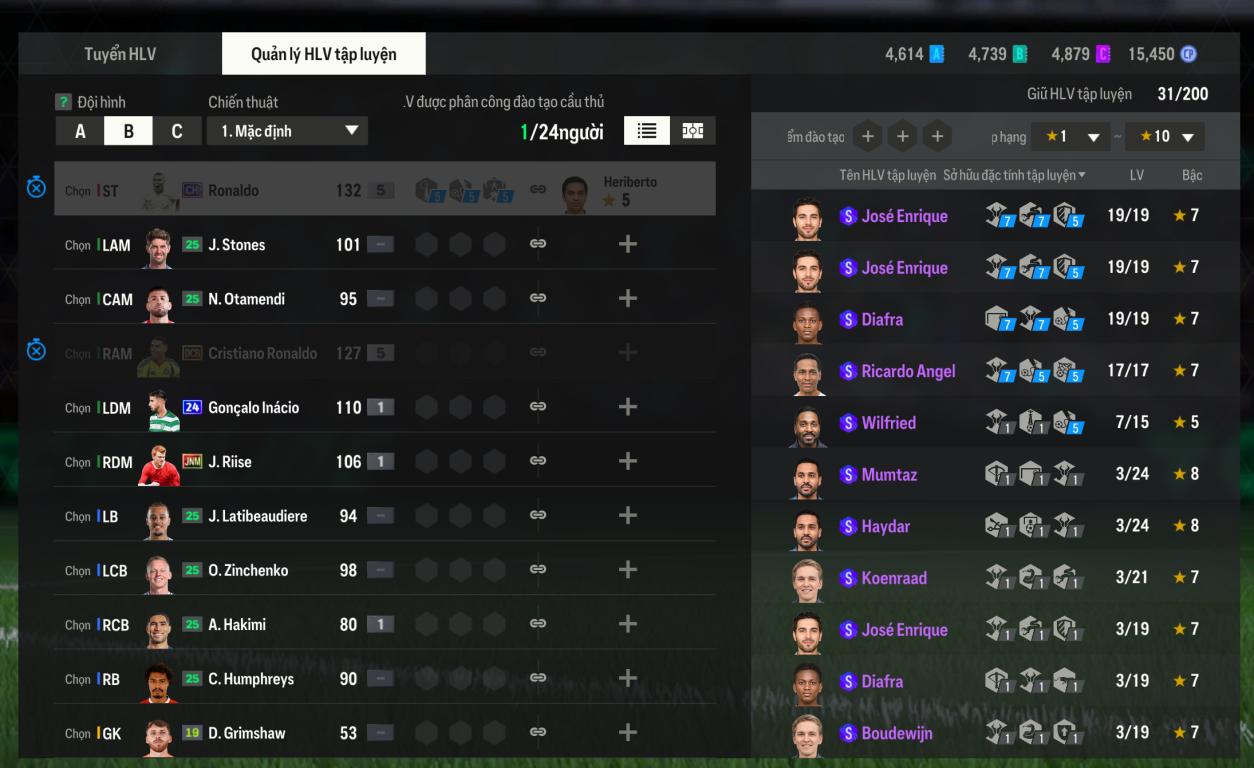Screen dimensions: 1254x768
Task: Choose squad A
Action: 80,131
